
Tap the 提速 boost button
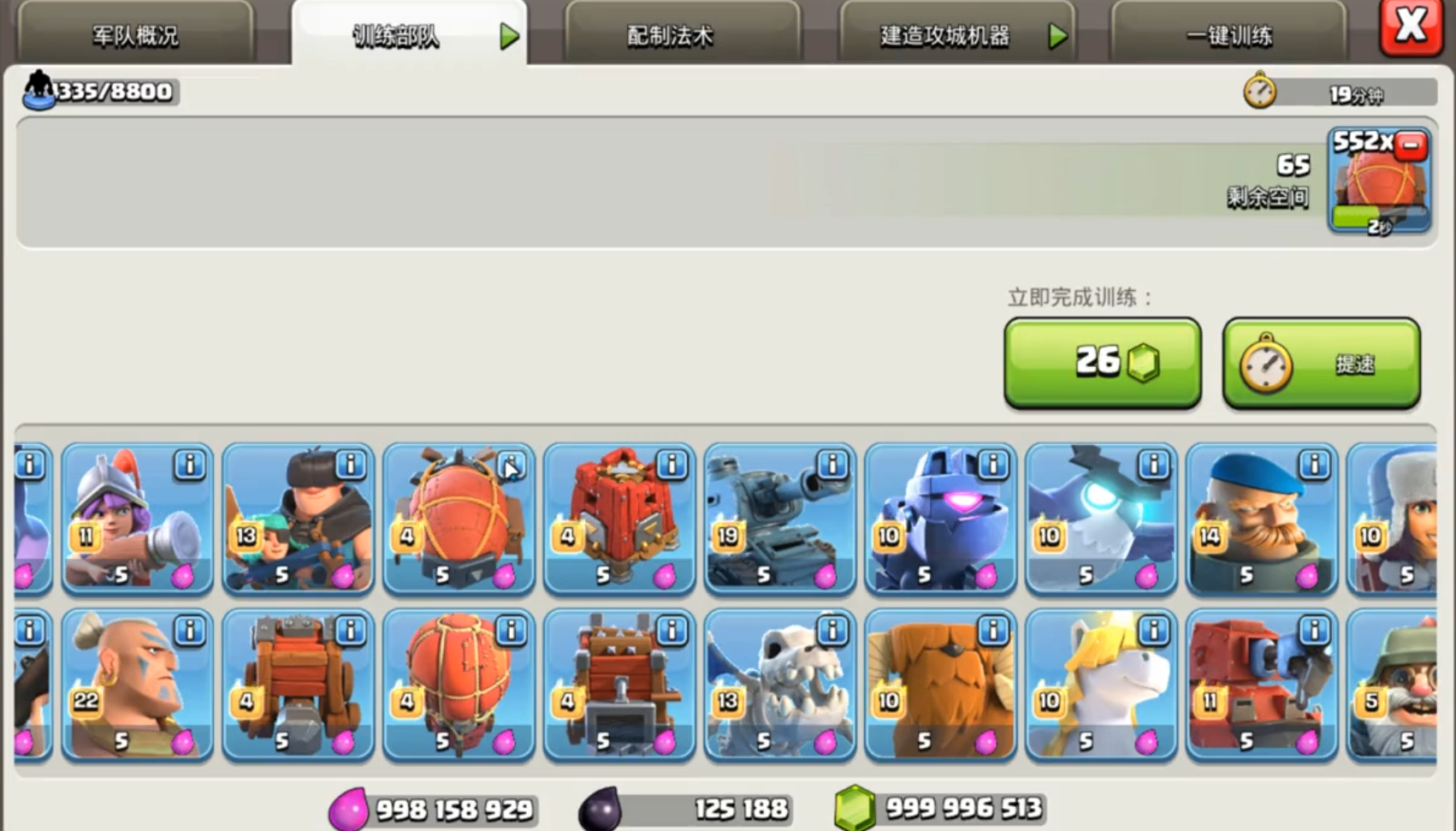tap(1321, 363)
